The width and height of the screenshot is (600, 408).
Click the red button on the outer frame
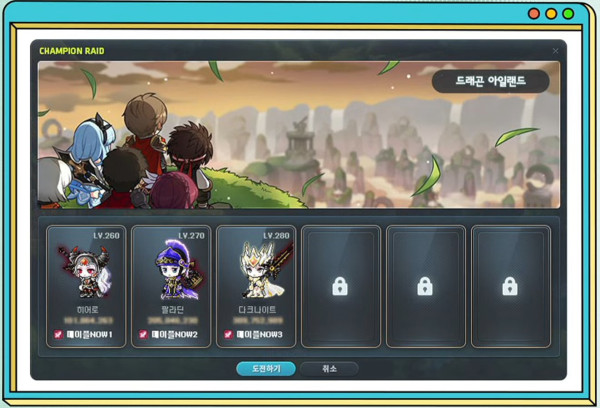click(534, 14)
